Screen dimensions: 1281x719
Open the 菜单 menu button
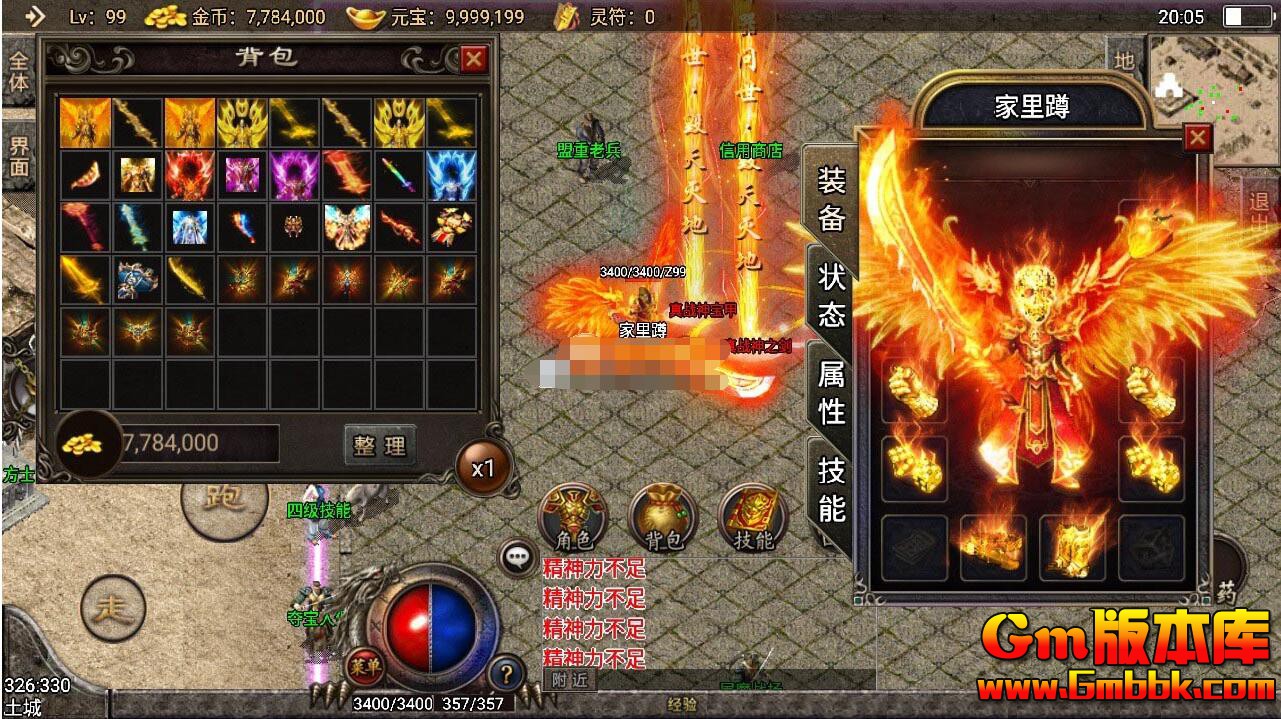tap(363, 665)
